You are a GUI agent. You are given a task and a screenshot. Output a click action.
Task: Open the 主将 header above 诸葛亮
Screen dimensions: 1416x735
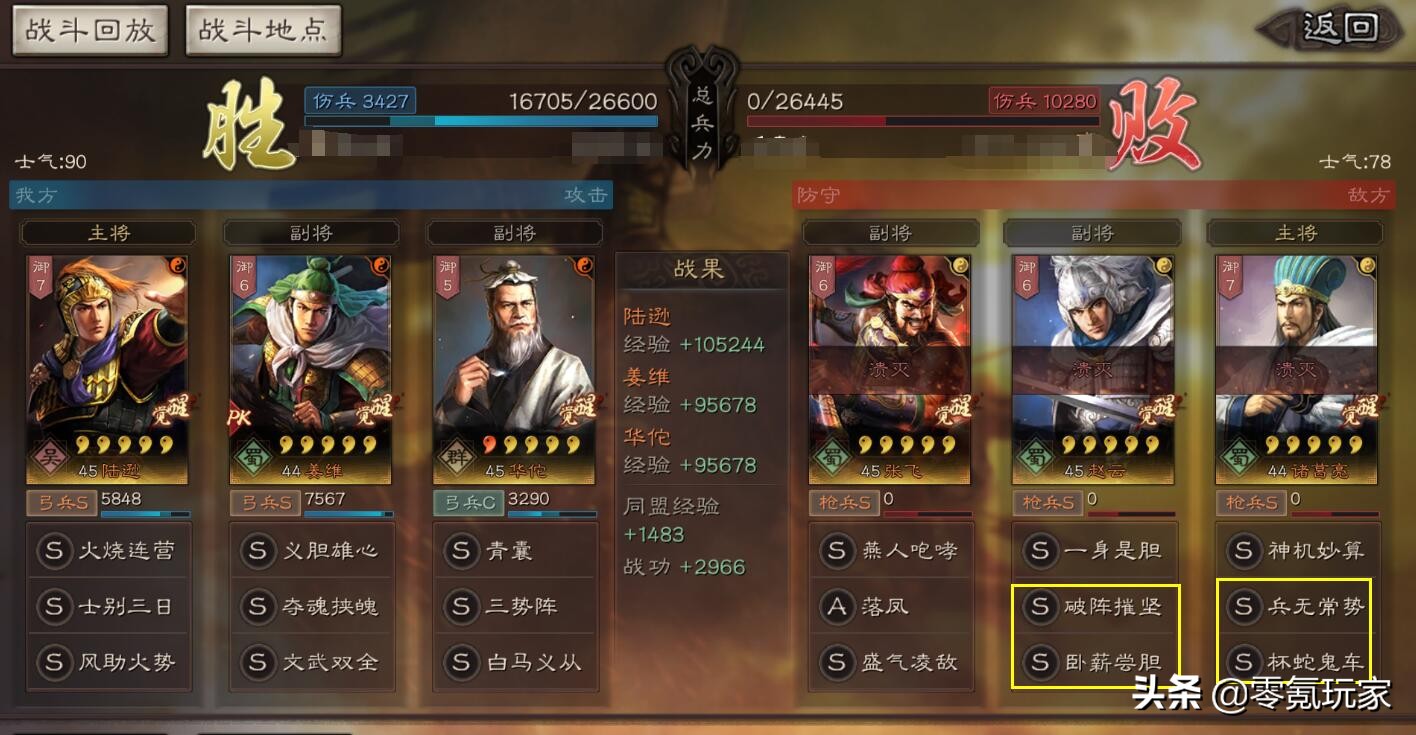pos(1295,232)
